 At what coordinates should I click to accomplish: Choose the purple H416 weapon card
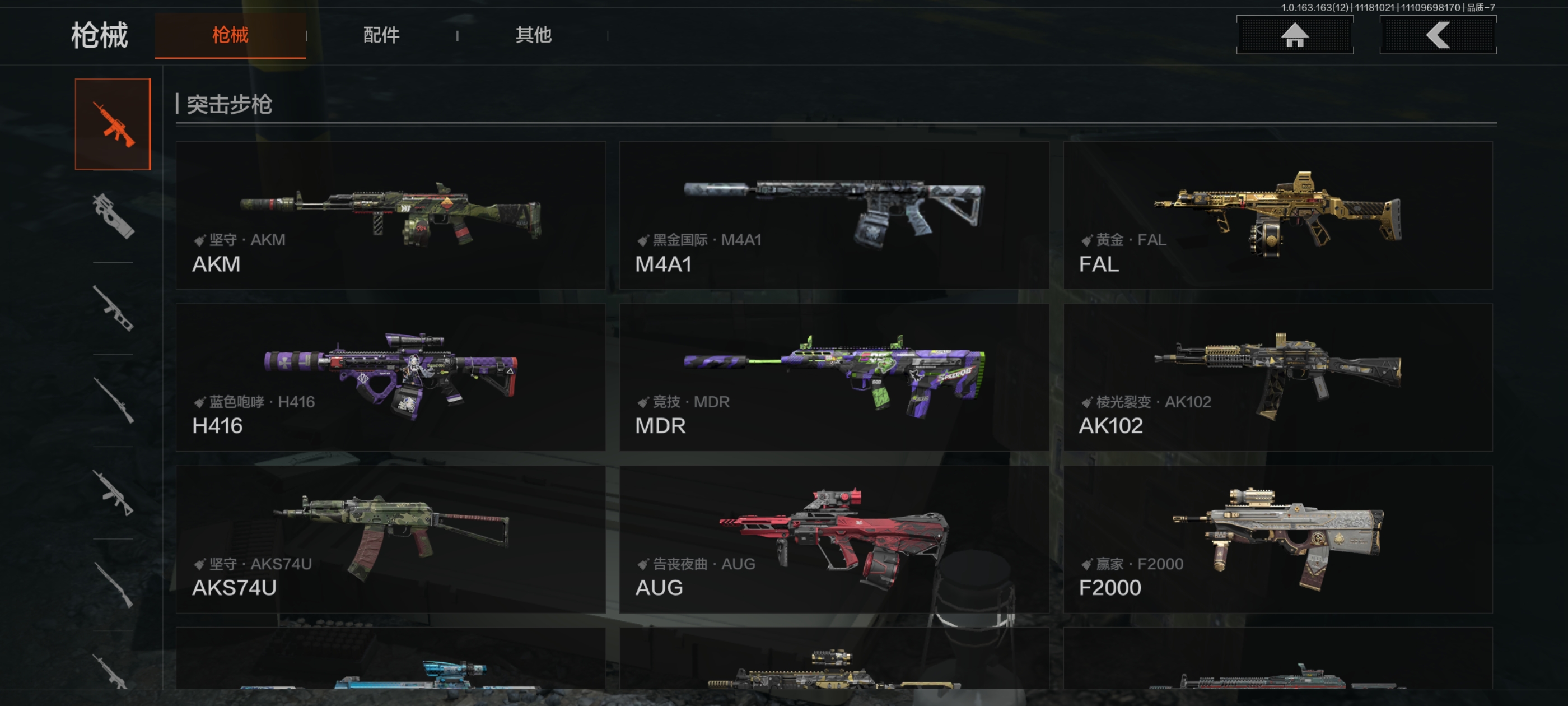pyautogui.click(x=390, y=377)
